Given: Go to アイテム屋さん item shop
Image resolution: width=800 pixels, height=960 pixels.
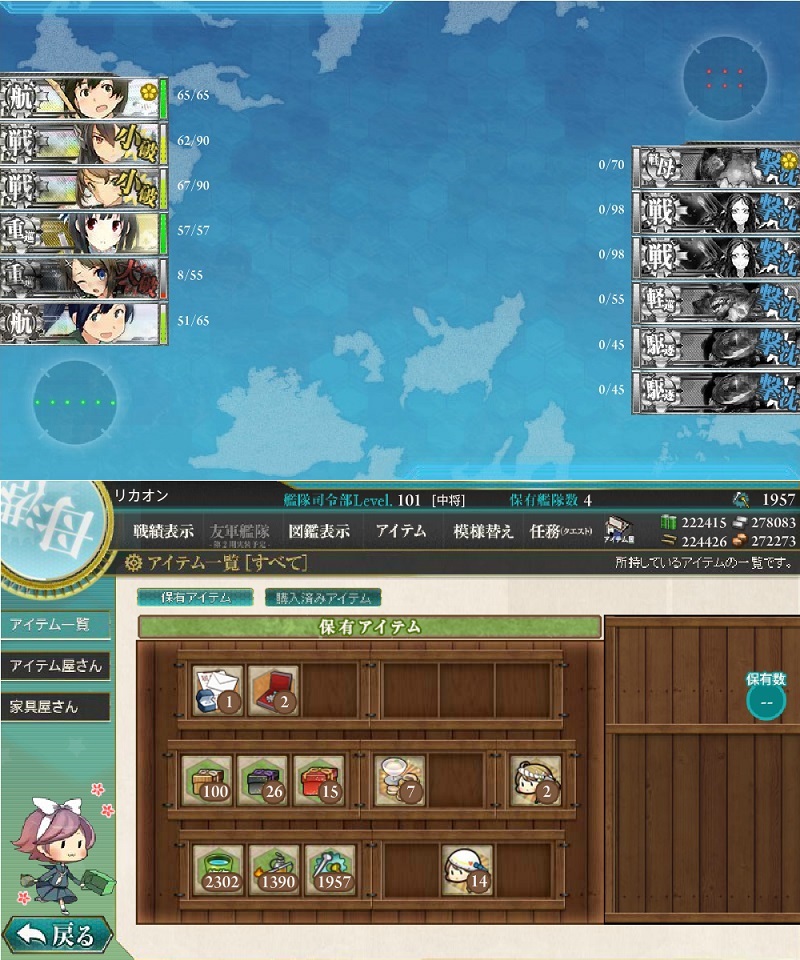Looking at the screenshot, I should coord(54,666).
